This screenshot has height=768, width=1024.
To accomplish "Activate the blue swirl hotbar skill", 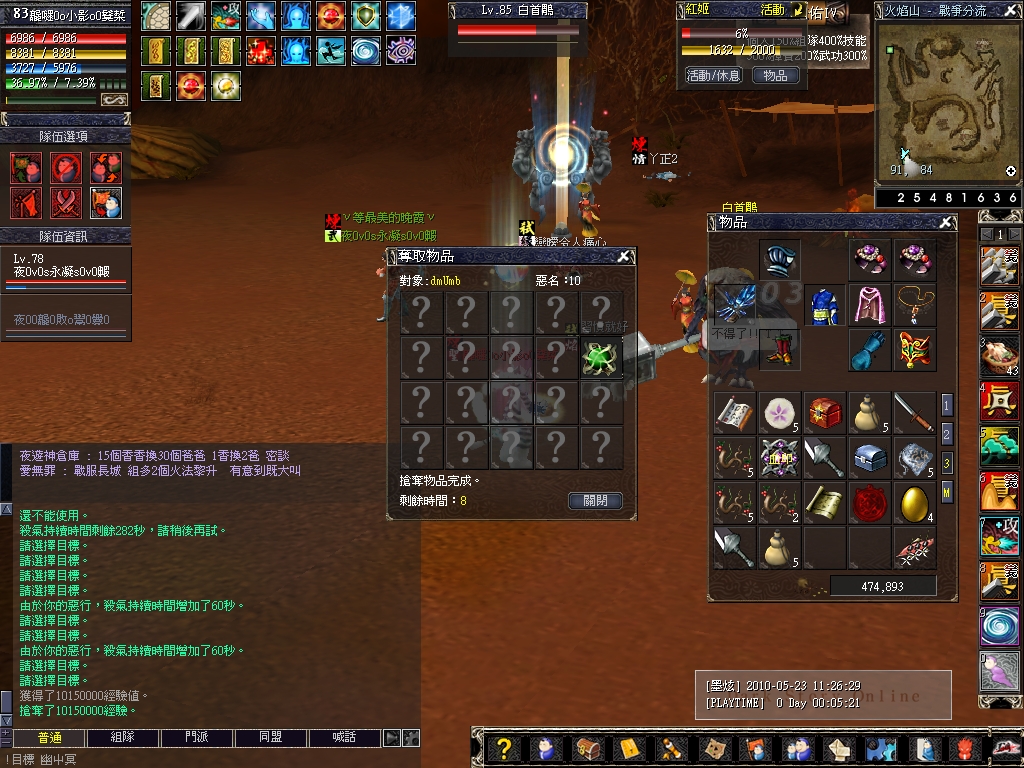I will (999, 627).
